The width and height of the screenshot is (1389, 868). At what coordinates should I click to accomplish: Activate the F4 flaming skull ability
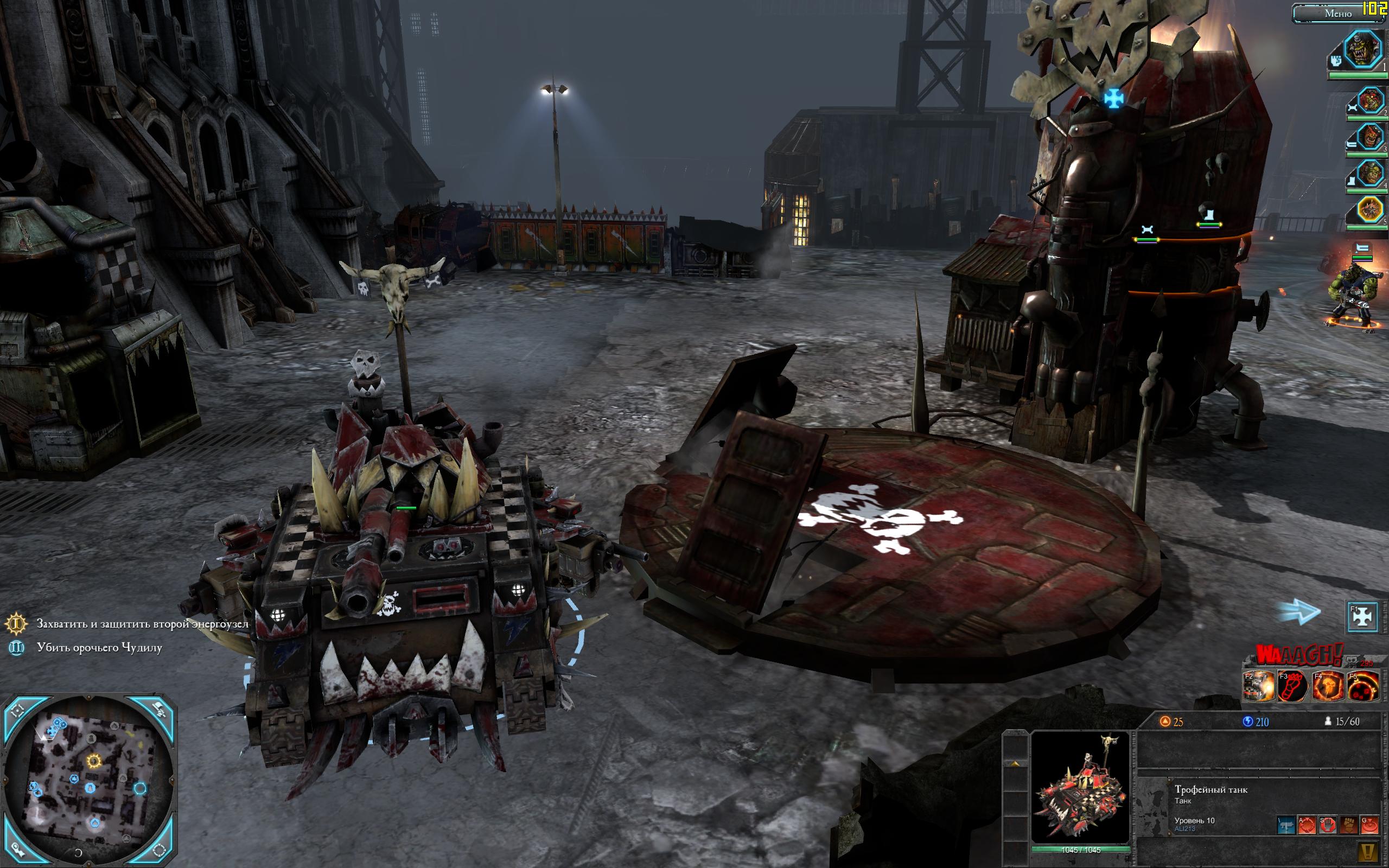tap(1328, 687)
